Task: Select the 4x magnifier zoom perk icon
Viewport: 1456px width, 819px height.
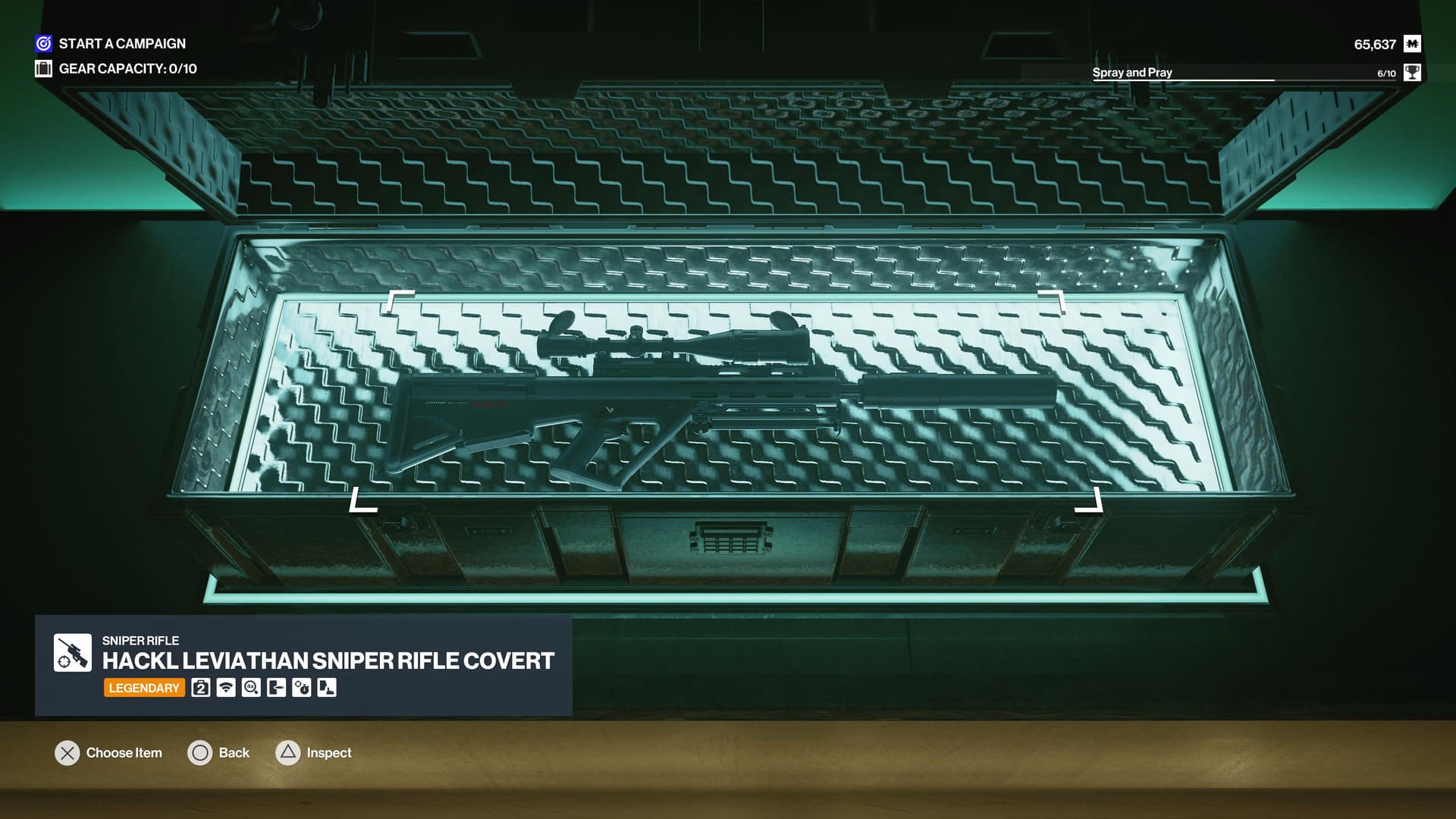Action: point(251,688)
